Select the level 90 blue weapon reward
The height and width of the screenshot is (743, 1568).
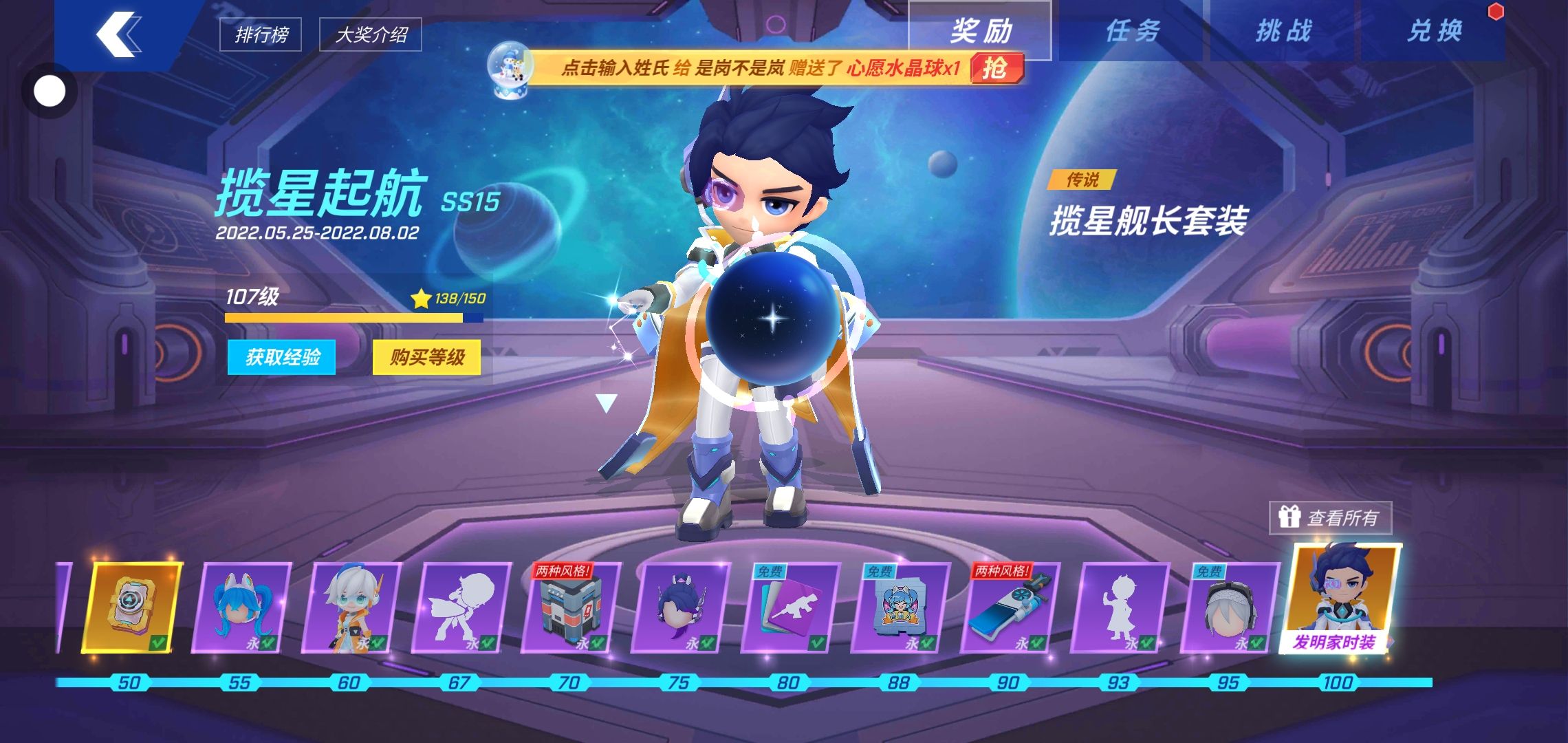[x=1008, y=607]
